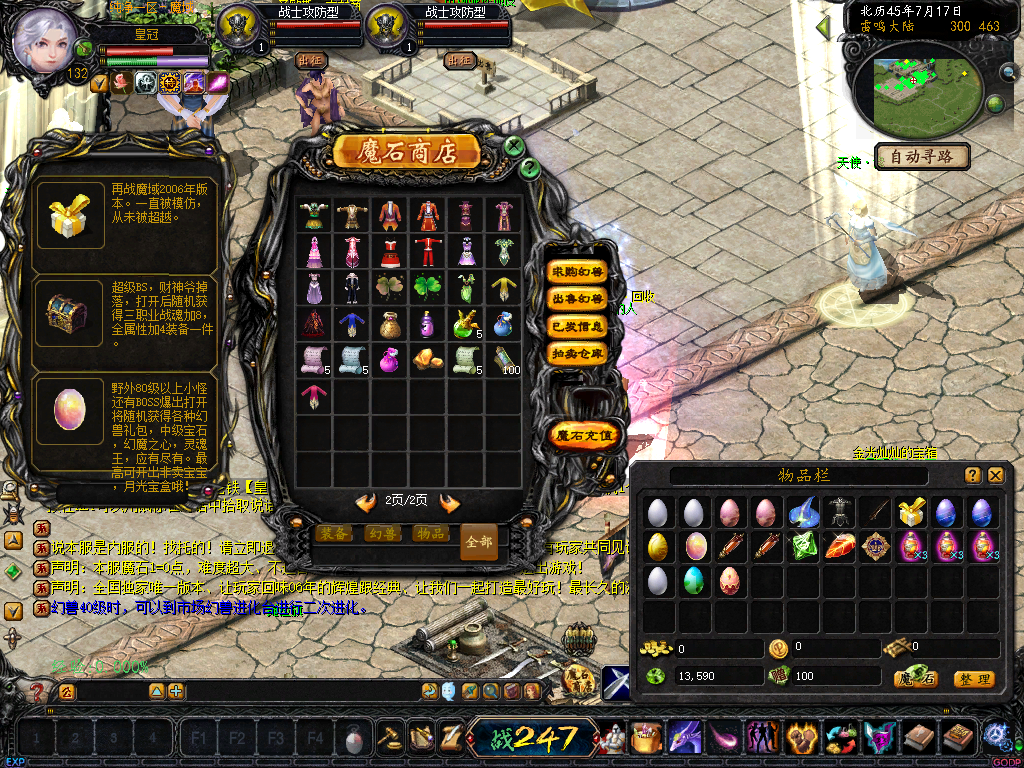Click the 整理 sort button in inventory
The image size is (1024, 768).
click(x=973, y=679)
